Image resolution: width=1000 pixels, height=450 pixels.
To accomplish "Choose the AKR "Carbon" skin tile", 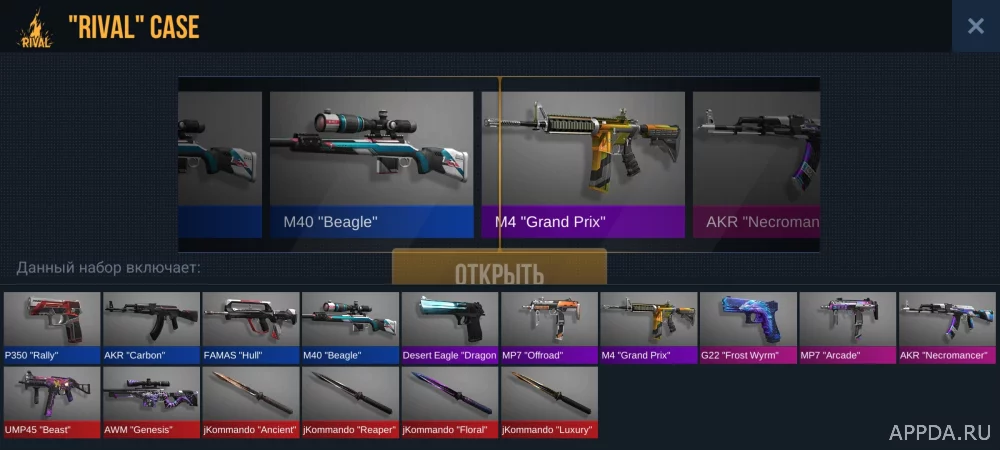I will tap(151, 326).
